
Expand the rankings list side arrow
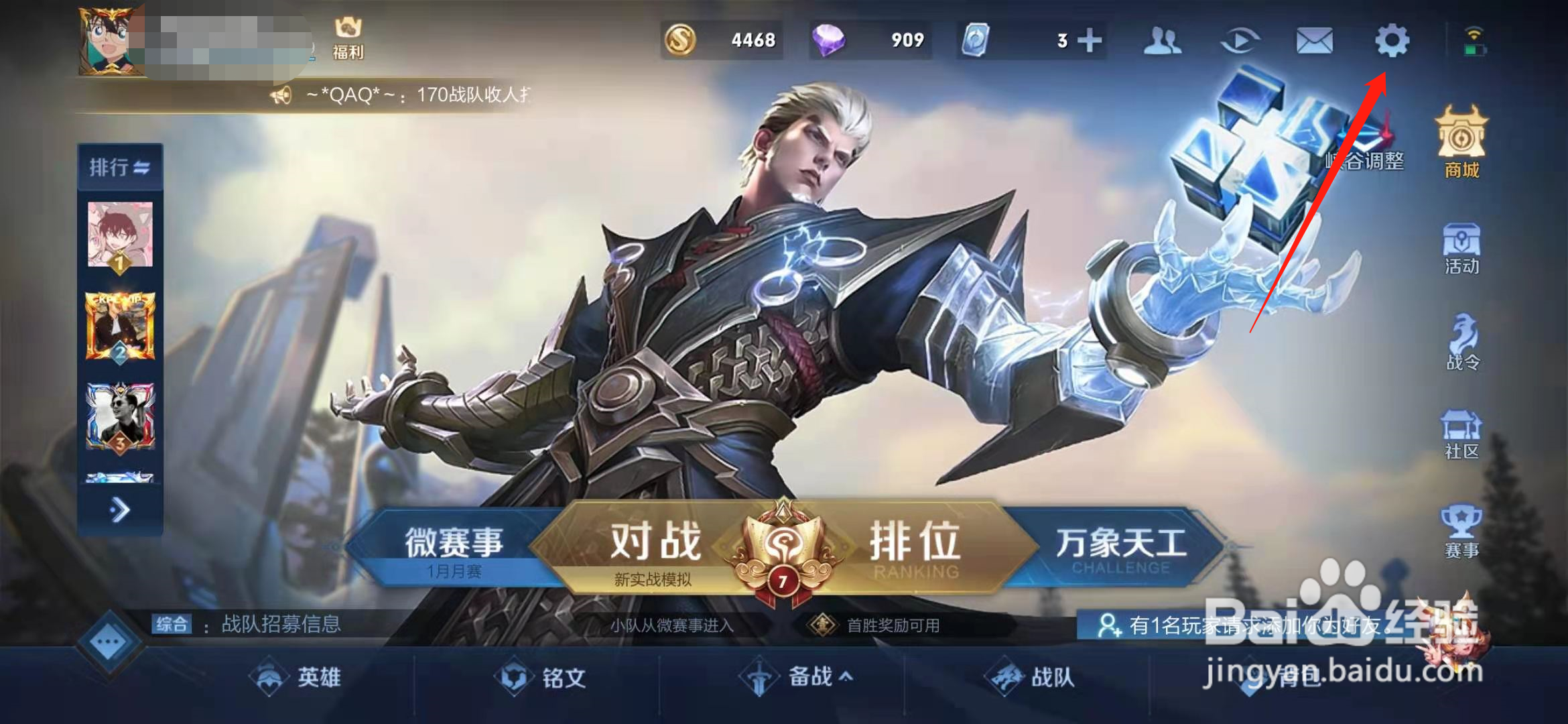tap(119, 511)
